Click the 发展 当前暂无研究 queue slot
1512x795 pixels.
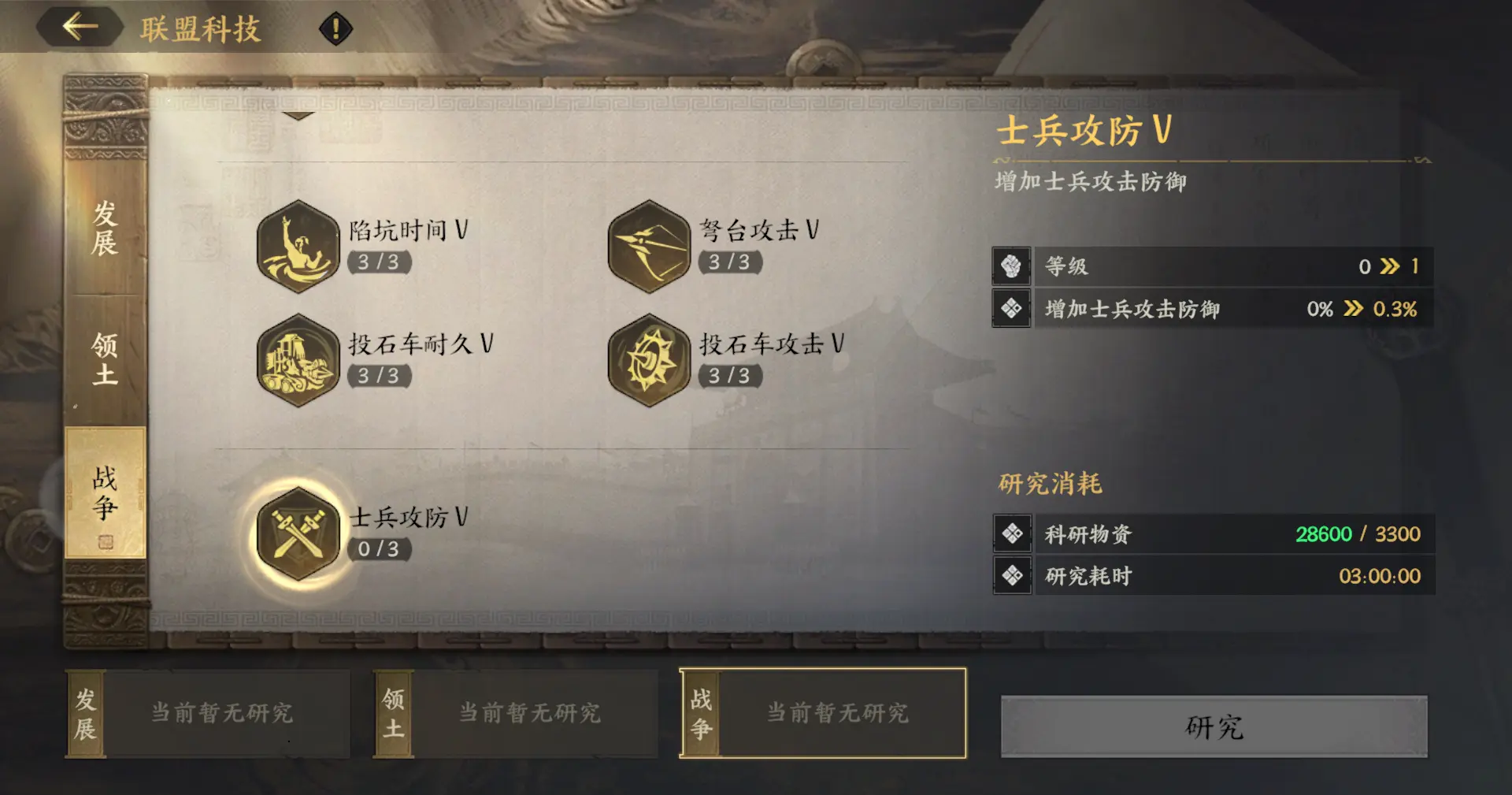pyautogui.click(x=224, y=713)
